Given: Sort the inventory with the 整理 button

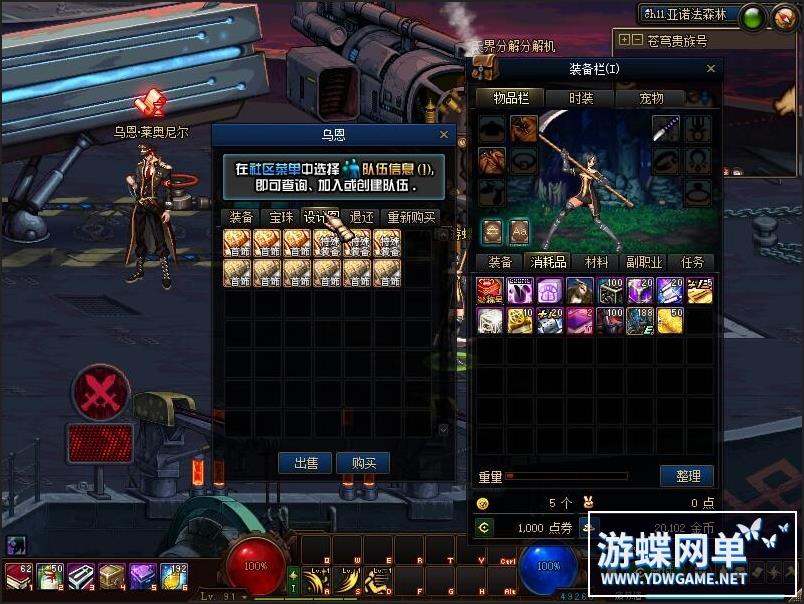Looking at the screenshot, I should (687, 476).
